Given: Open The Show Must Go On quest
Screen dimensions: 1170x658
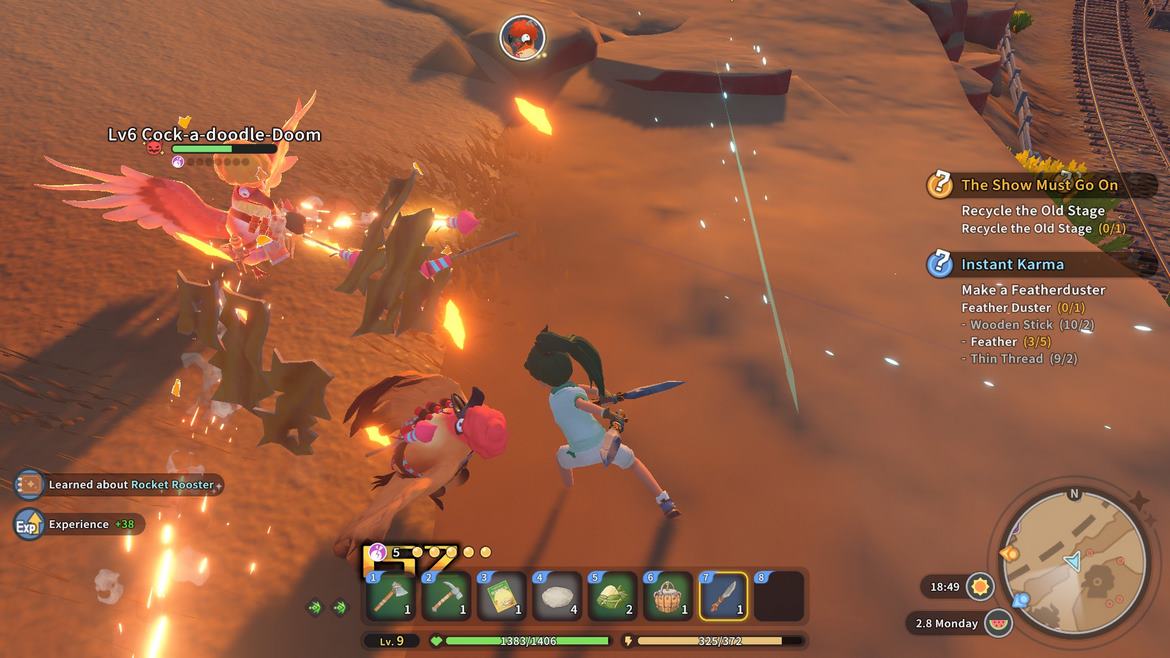Looking at the screenshot, I should click(1038, 185).
